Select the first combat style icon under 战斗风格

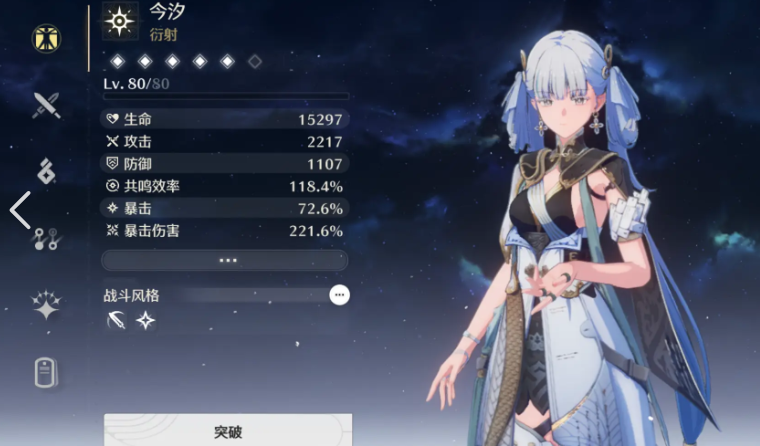[x=117, y=320]
